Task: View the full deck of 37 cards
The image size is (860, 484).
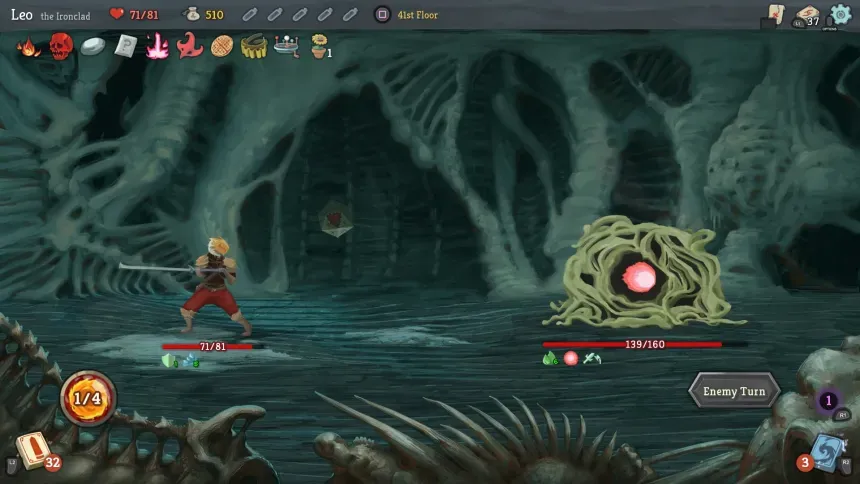Action: point(807,15)
